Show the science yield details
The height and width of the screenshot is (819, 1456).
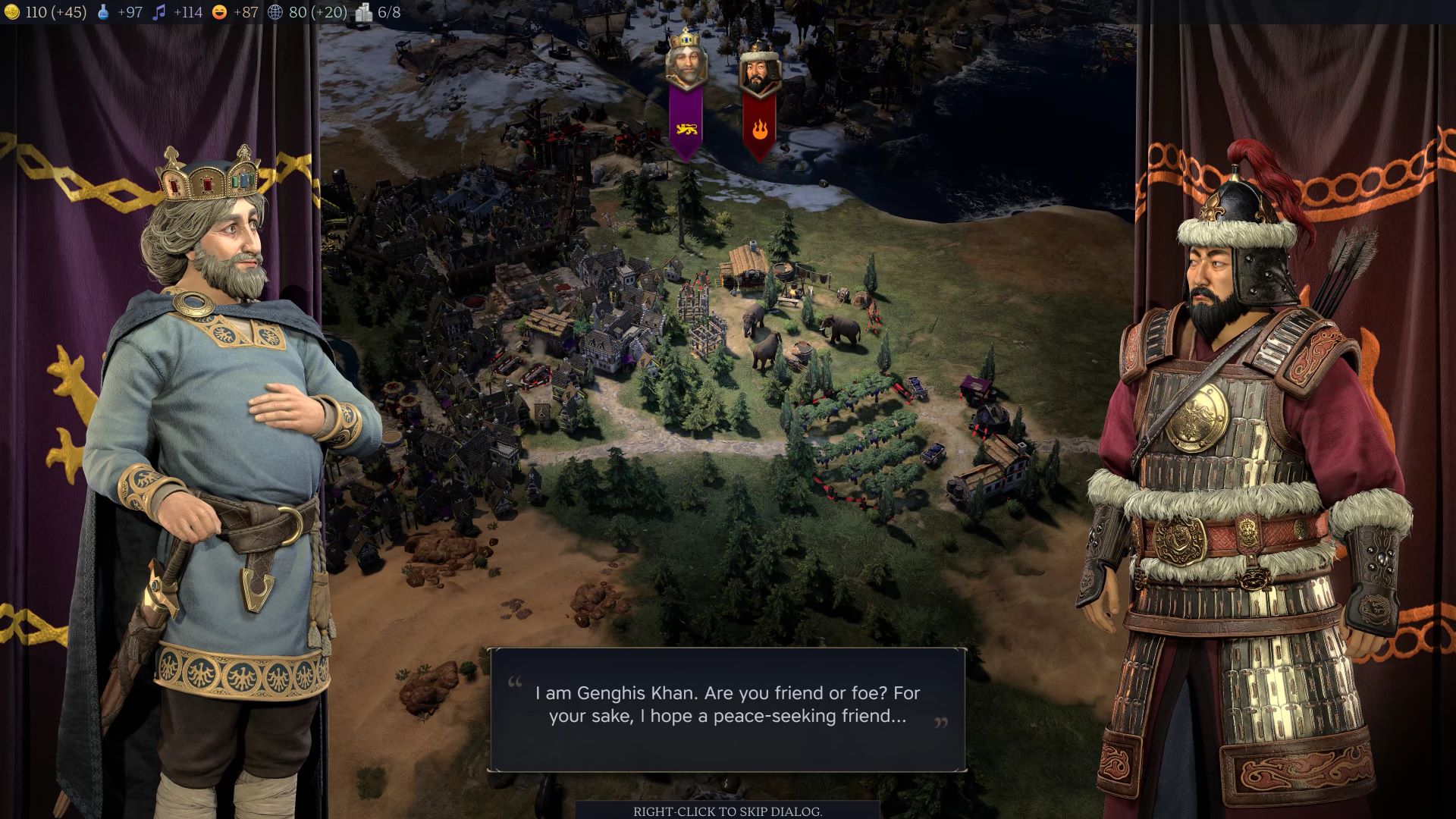pyautogui.click(x=120, y=12)
